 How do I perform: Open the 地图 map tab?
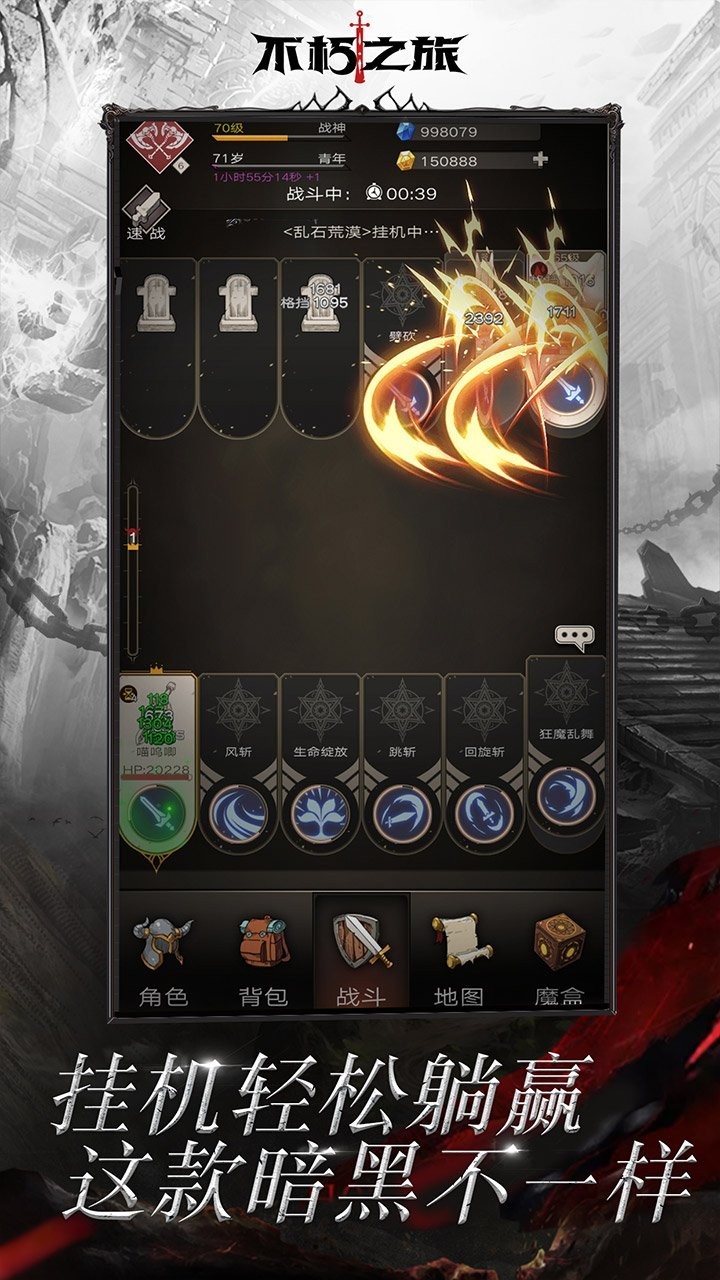point(459,957)
